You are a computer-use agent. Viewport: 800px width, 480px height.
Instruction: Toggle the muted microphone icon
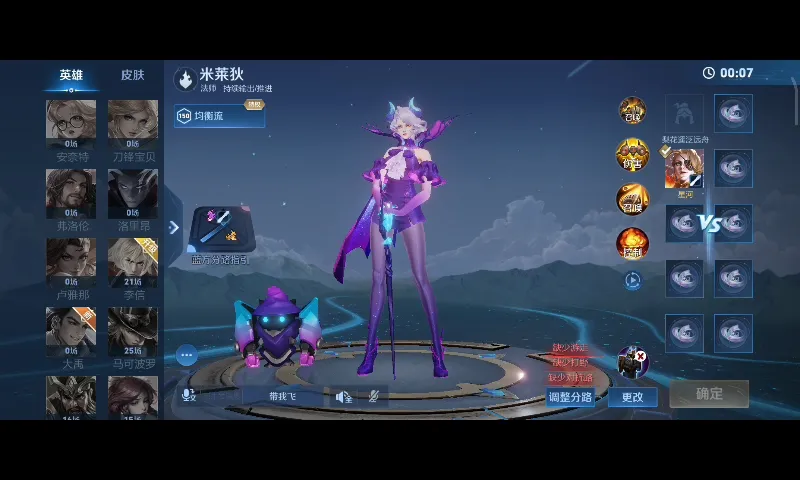372,397
